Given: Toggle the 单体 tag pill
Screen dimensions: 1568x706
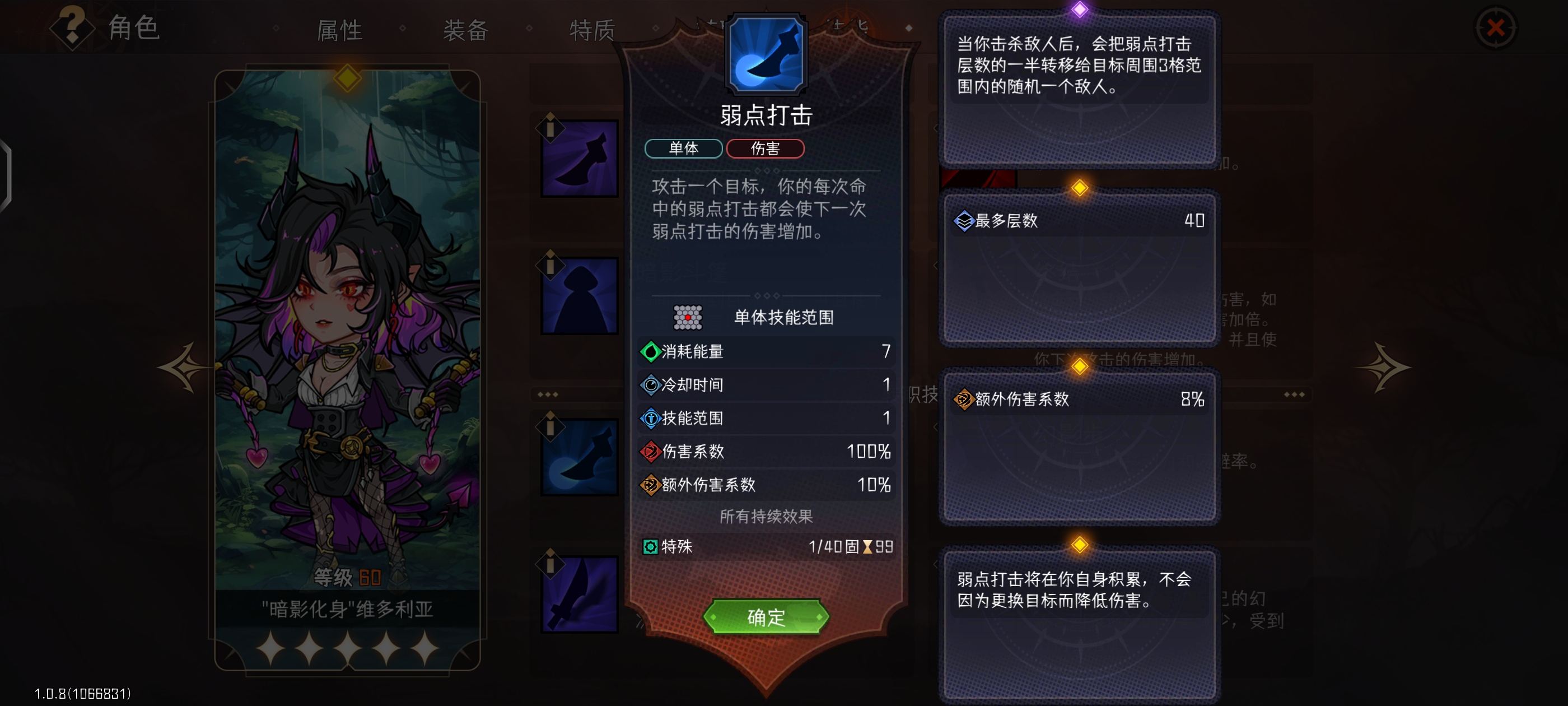Looking at the screenshot, I should (x=683, y=148).
